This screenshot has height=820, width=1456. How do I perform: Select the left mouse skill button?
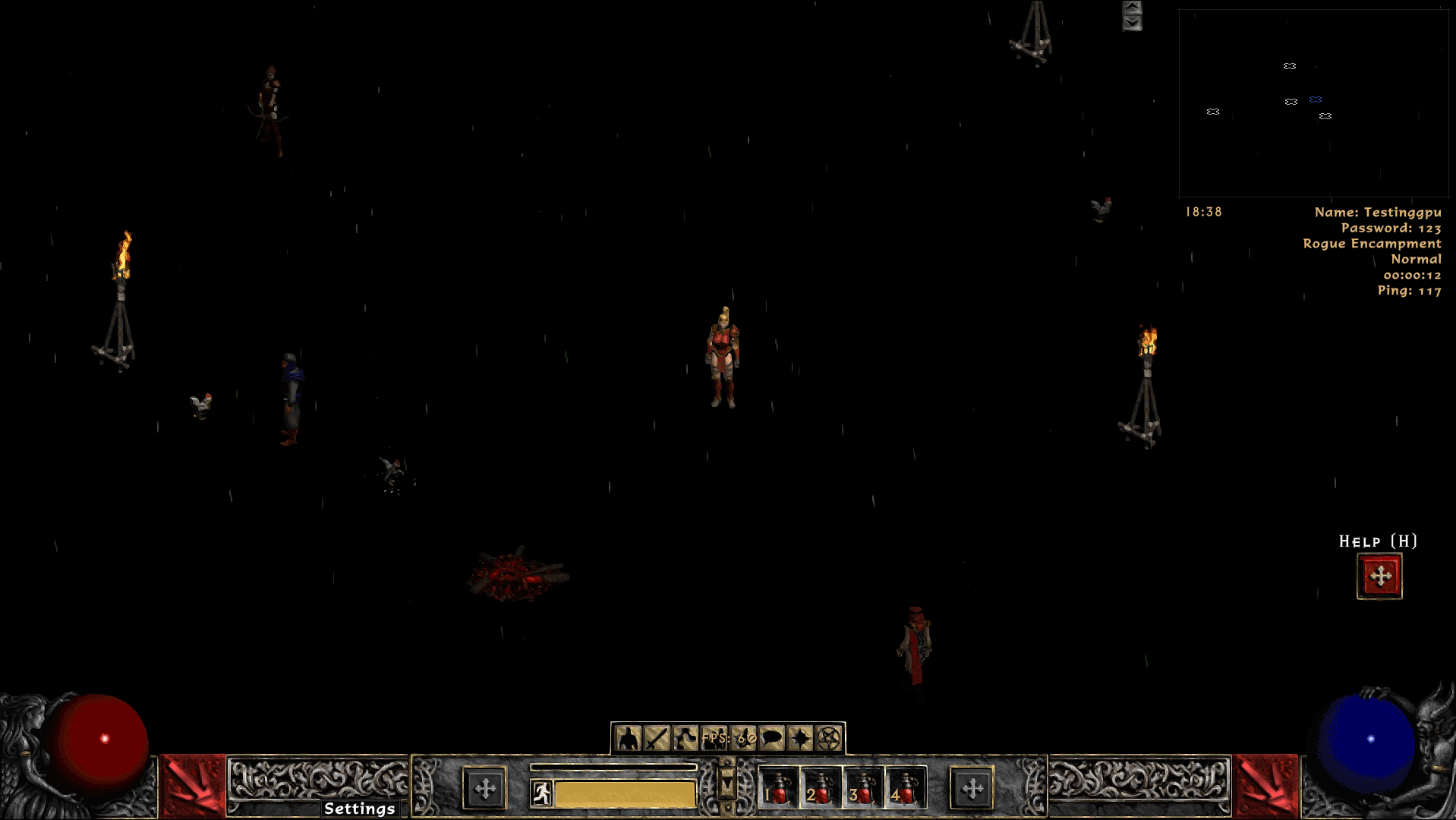(485, 789)
